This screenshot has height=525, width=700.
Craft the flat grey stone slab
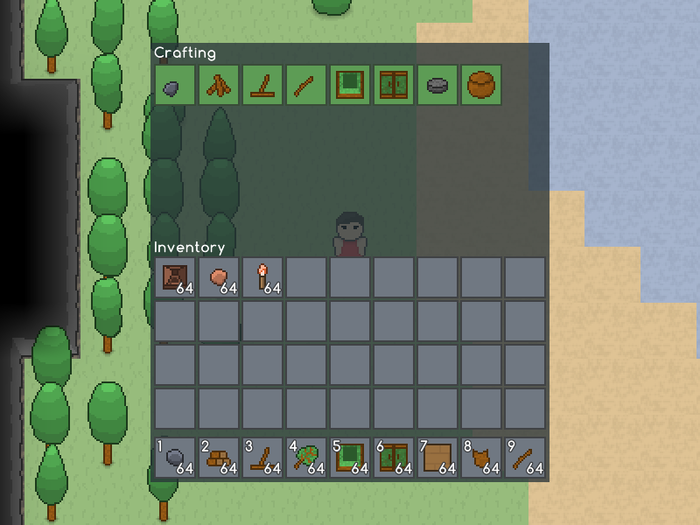(x=437, y=86)
